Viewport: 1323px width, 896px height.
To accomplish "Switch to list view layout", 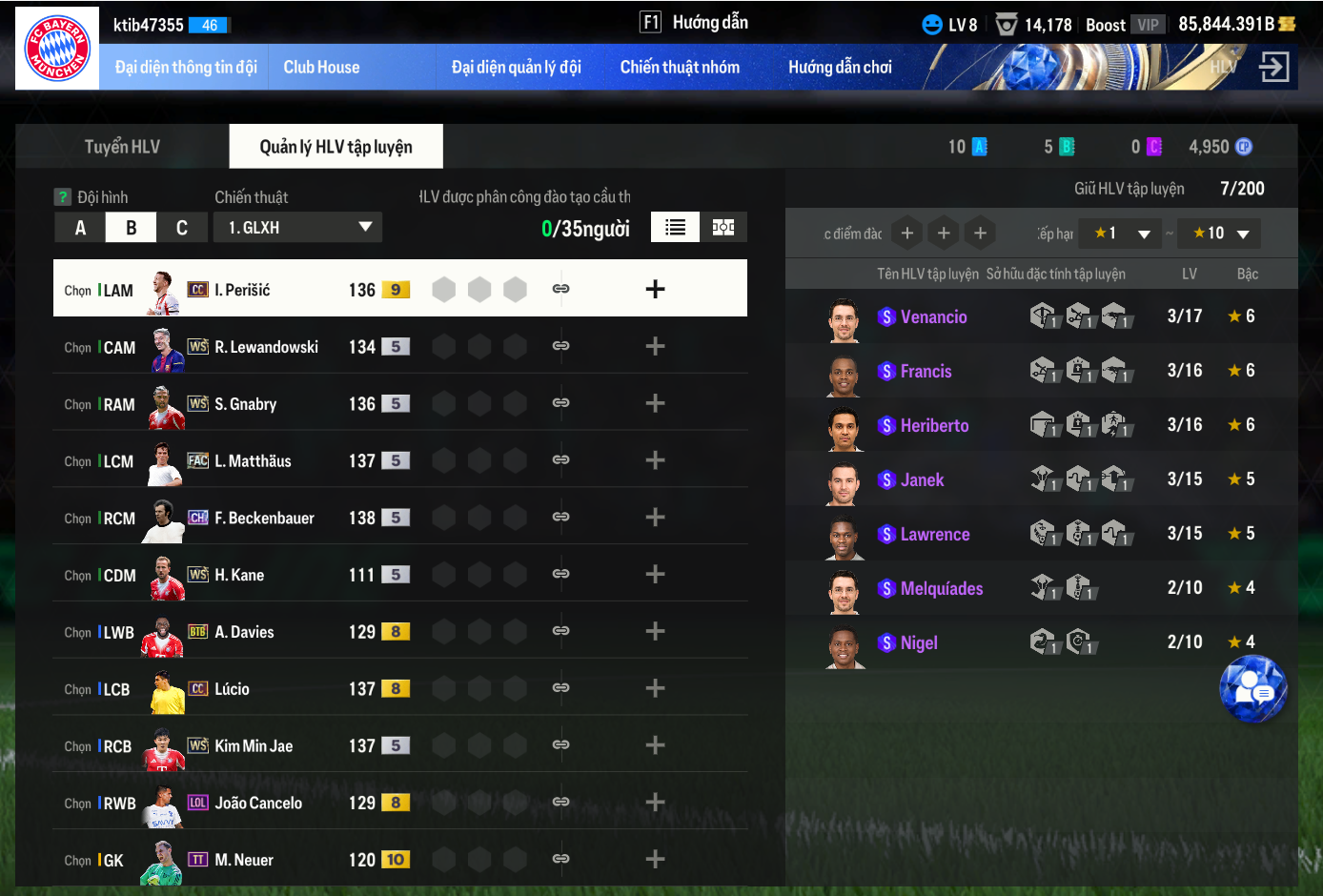I will 675,228.
